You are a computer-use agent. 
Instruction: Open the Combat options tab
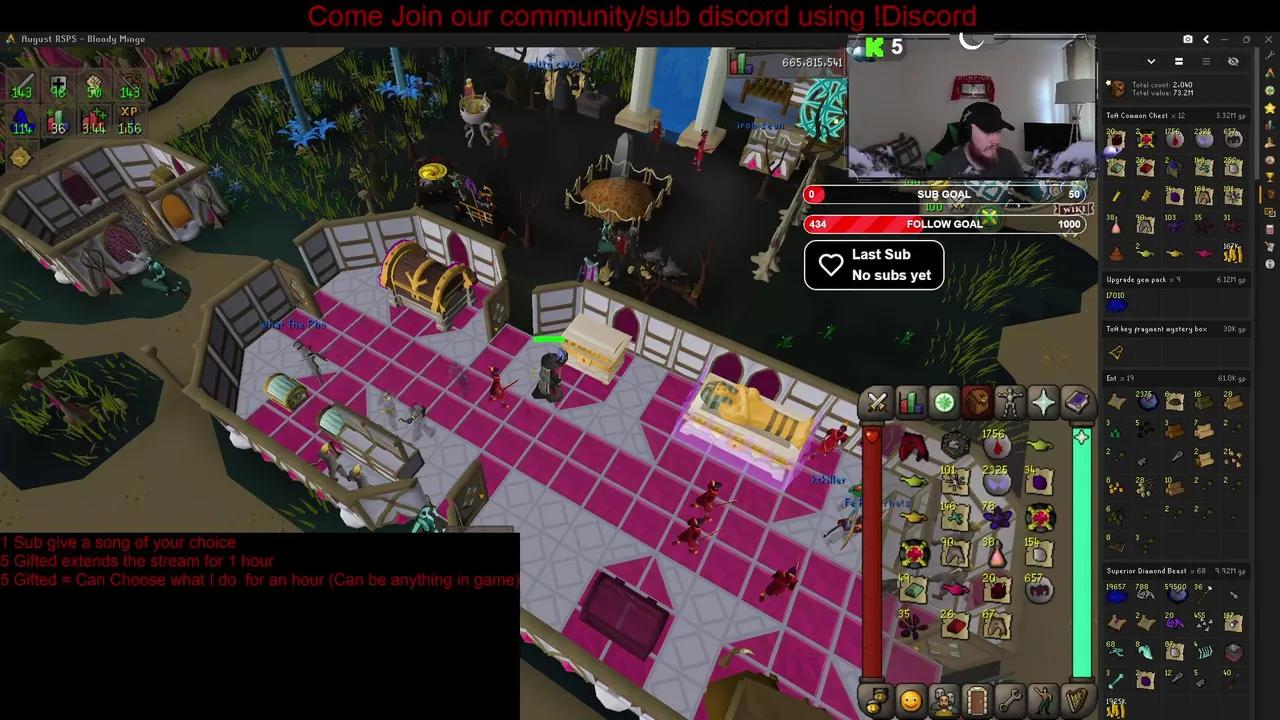pyautogui.click(x=877, y=403)
